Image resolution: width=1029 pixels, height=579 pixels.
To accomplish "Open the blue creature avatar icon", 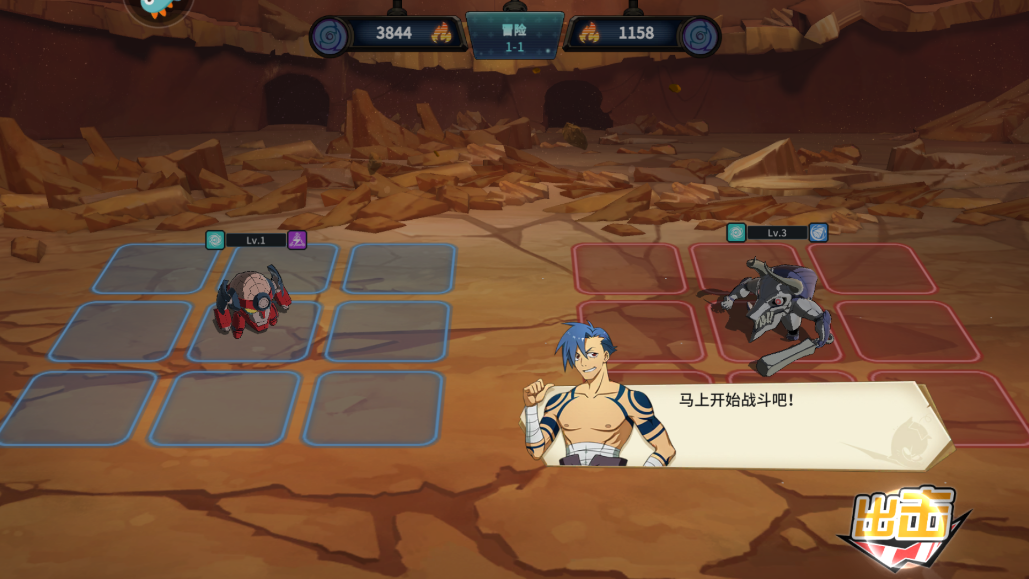I will click(158, 9).
